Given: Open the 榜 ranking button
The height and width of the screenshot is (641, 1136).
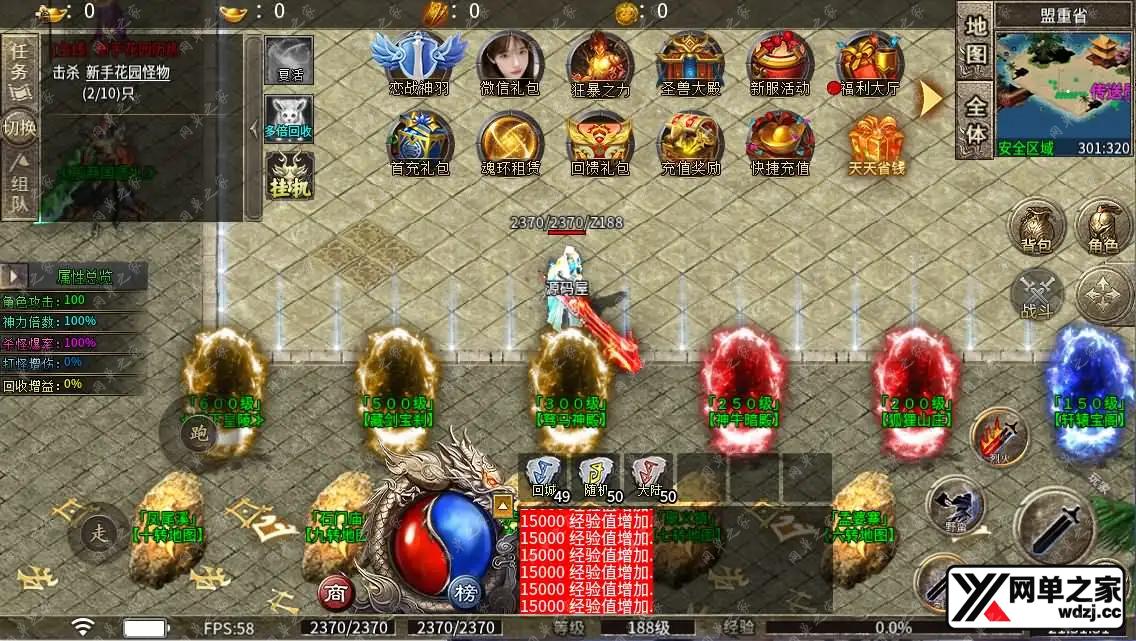Looking at the screenshot, I should click(x=464, y=591).
